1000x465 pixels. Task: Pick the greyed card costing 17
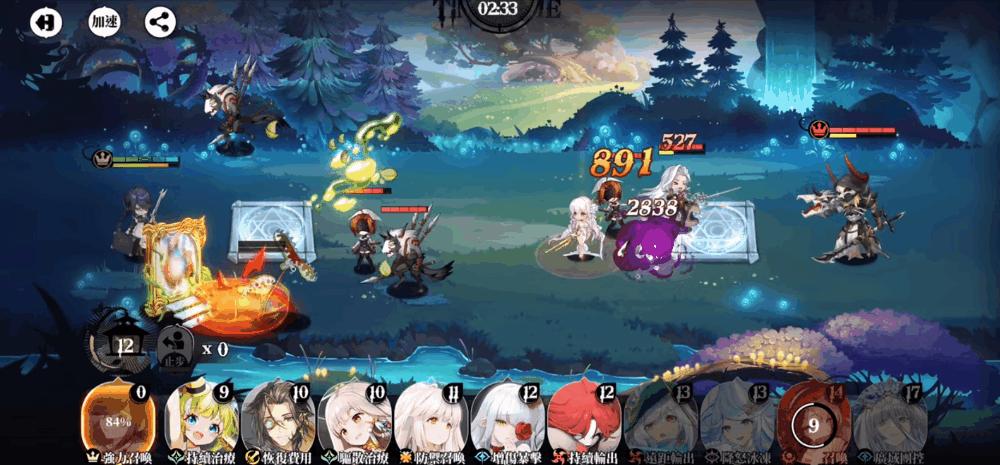coord(888,417)
